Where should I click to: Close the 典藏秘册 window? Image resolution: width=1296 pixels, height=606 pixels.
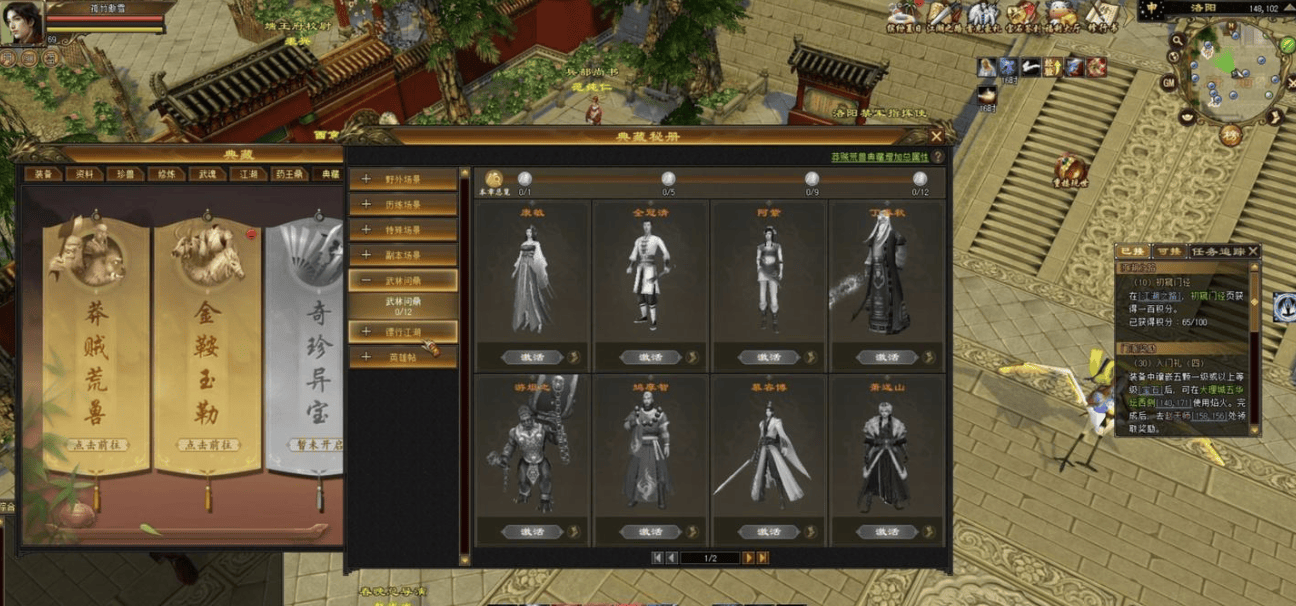click(936, 136)
